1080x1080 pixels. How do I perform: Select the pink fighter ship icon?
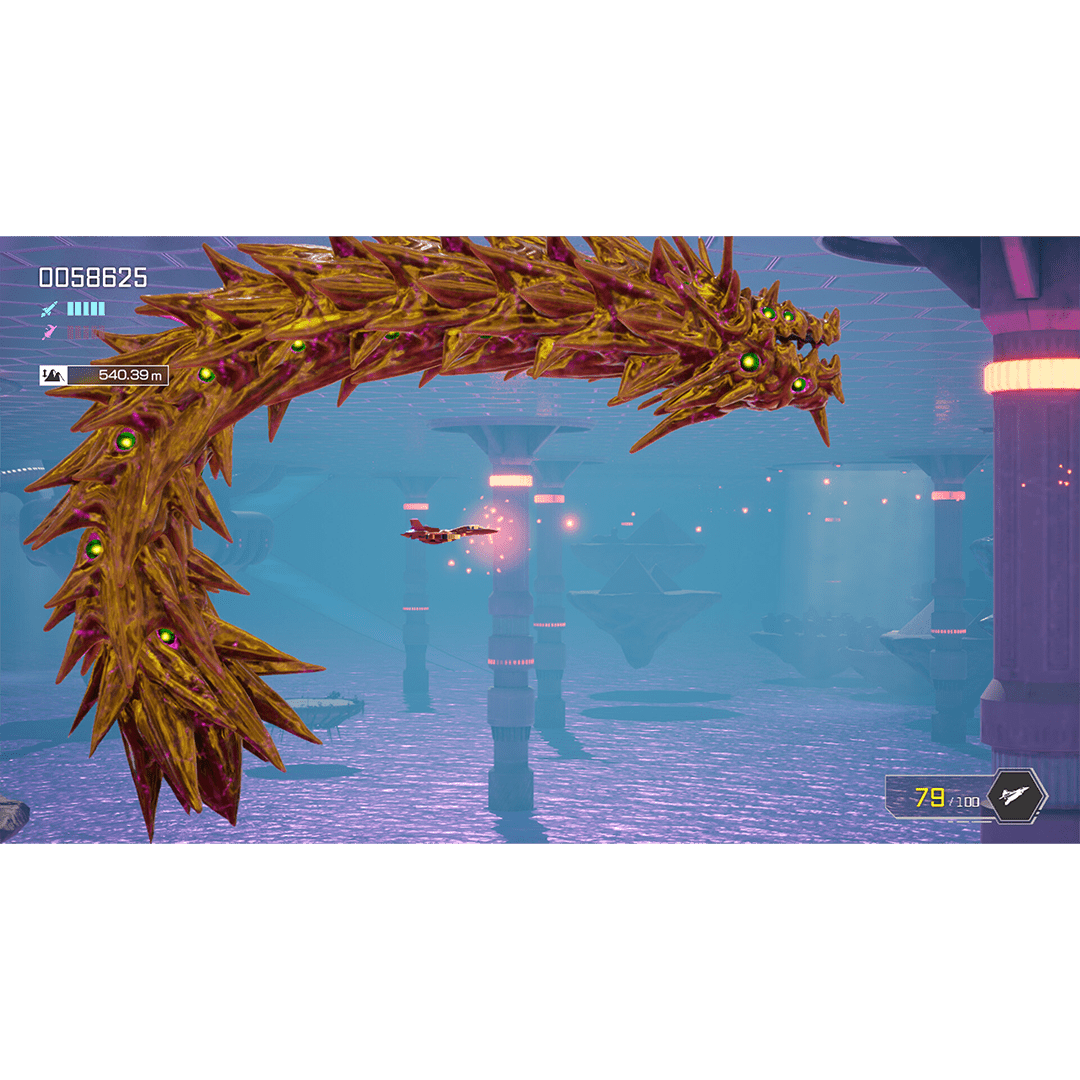49,332
